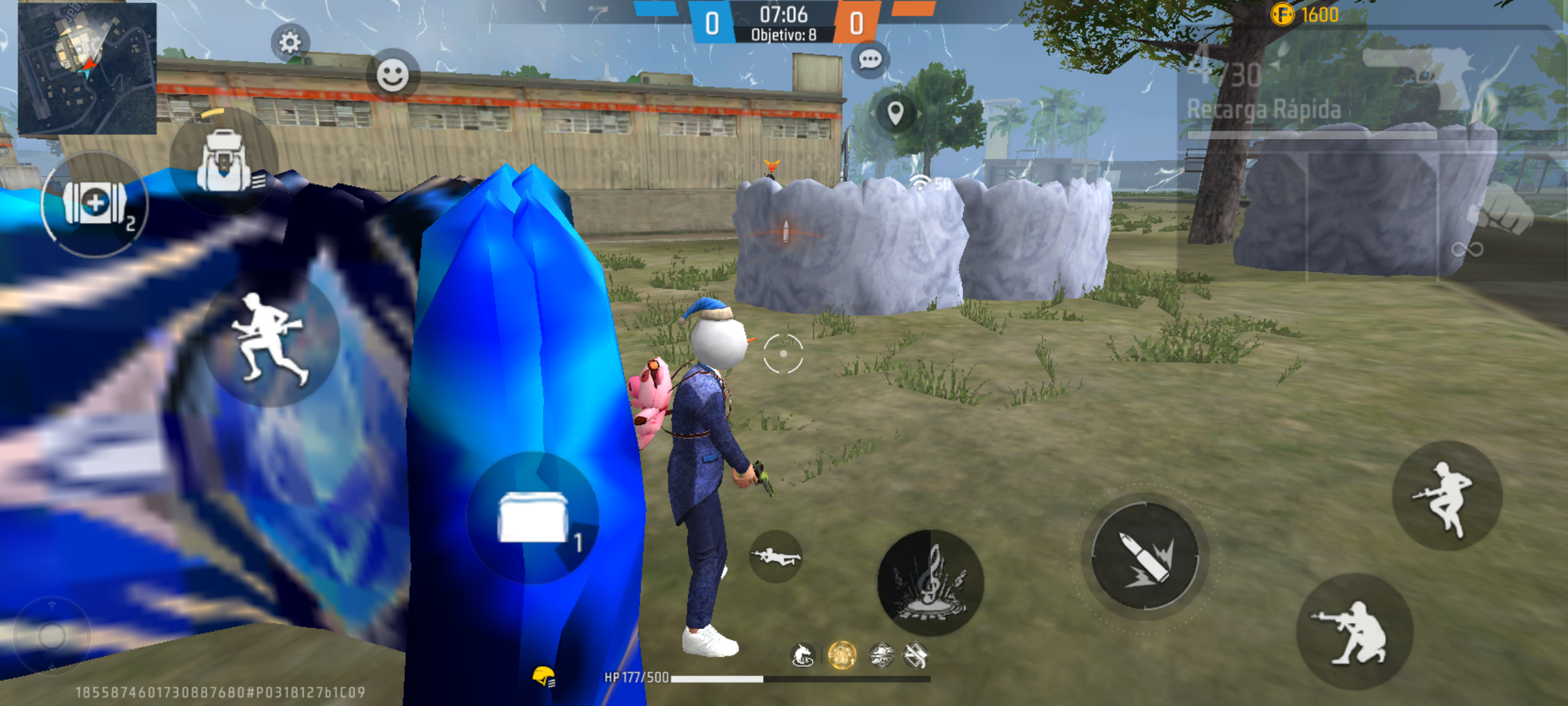Go prone with the lying soldier button
1568x706 pixels.
click(x=776, y=557)
